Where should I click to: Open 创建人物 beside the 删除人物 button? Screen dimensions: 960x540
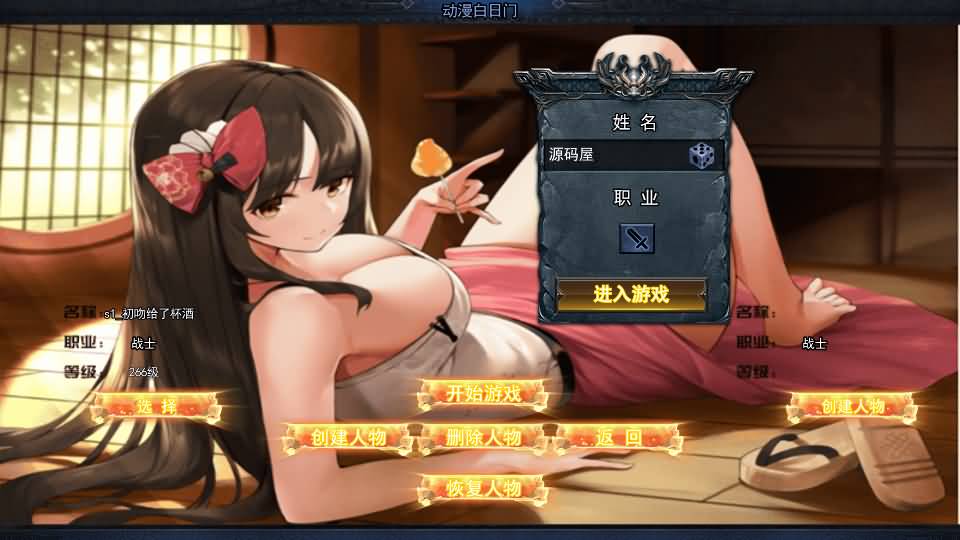click(348, 438)
